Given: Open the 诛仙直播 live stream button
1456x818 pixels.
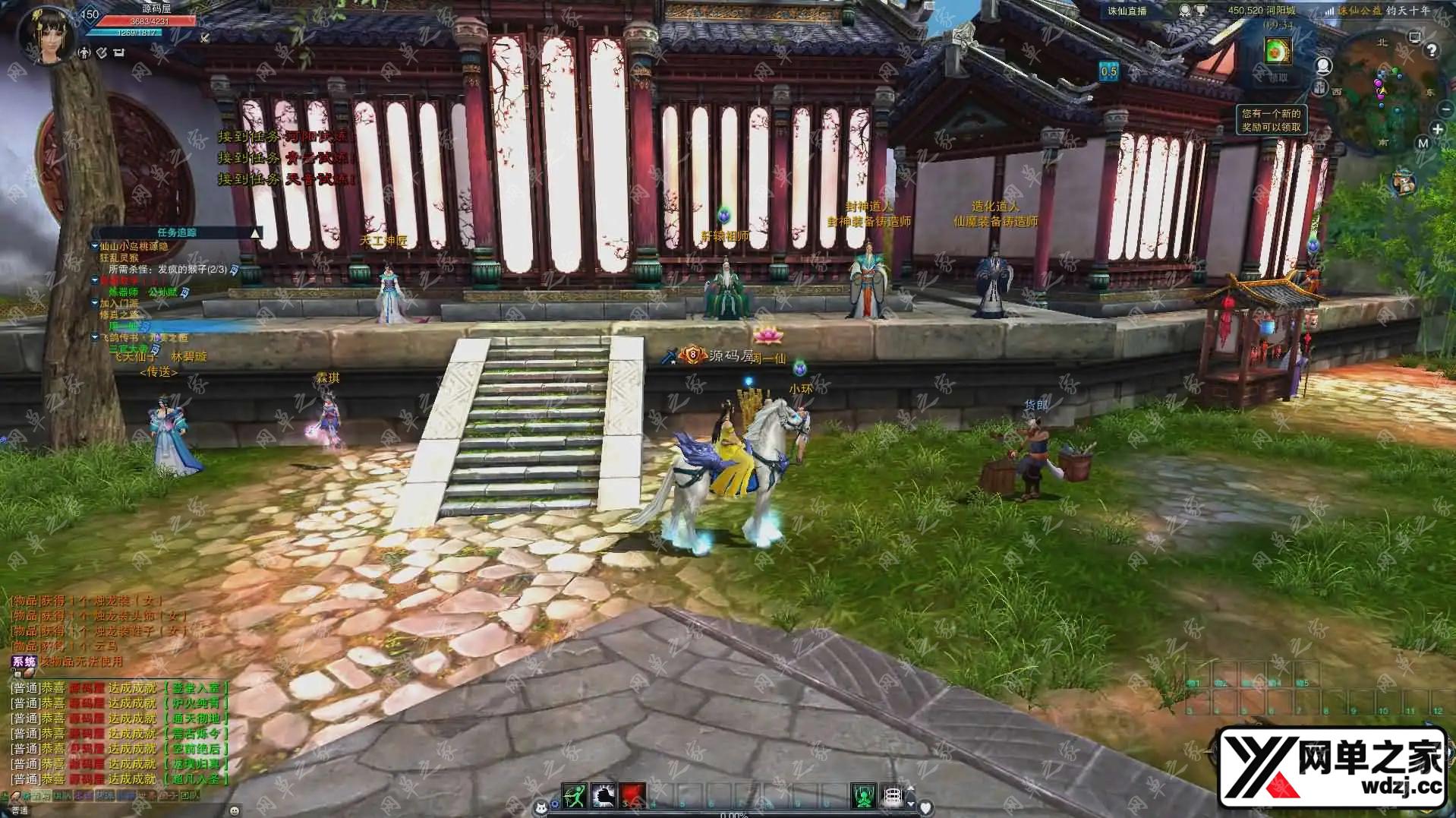Looking at the screenshot, I should pyautogui.click(x=1127, y=11).
